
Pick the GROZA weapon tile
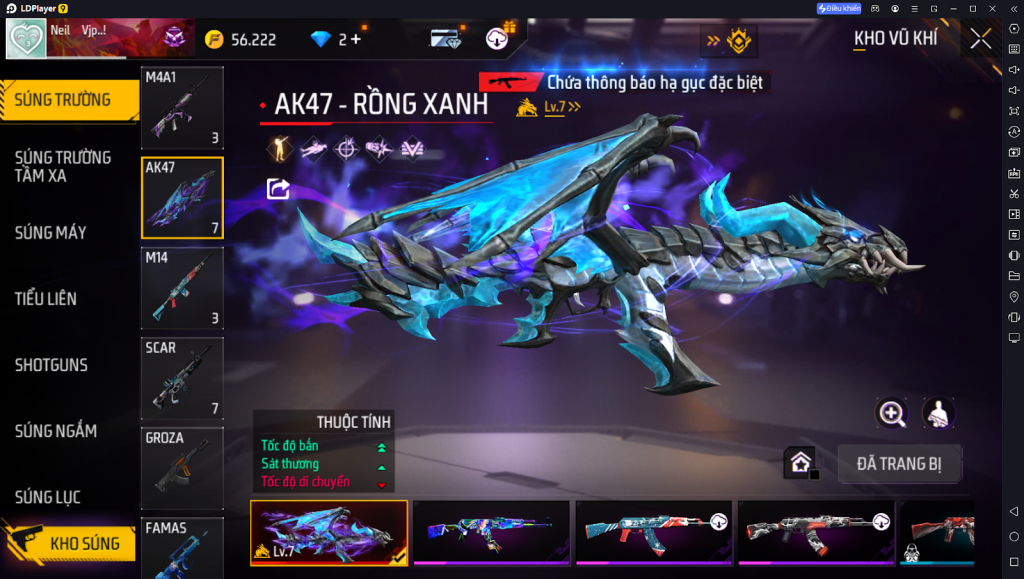(x=182, y=468)
